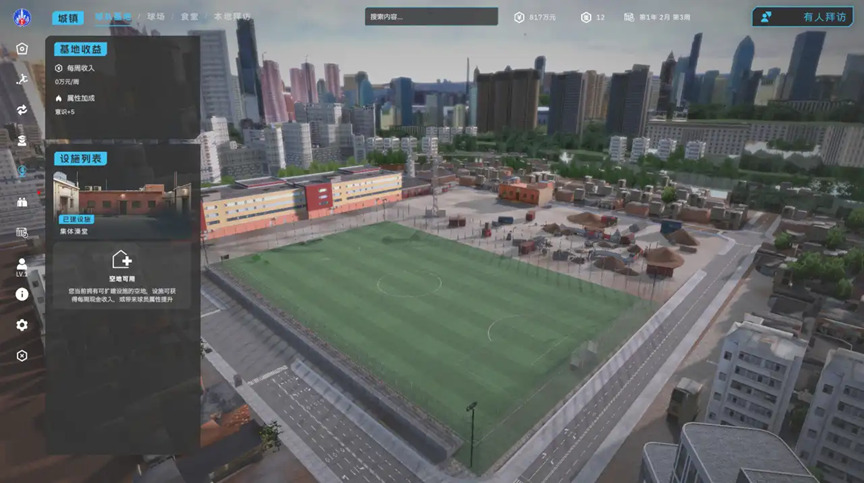This screenshot has height=483, width=864.
Task: Click the search content input box
Action: [432, 16]
